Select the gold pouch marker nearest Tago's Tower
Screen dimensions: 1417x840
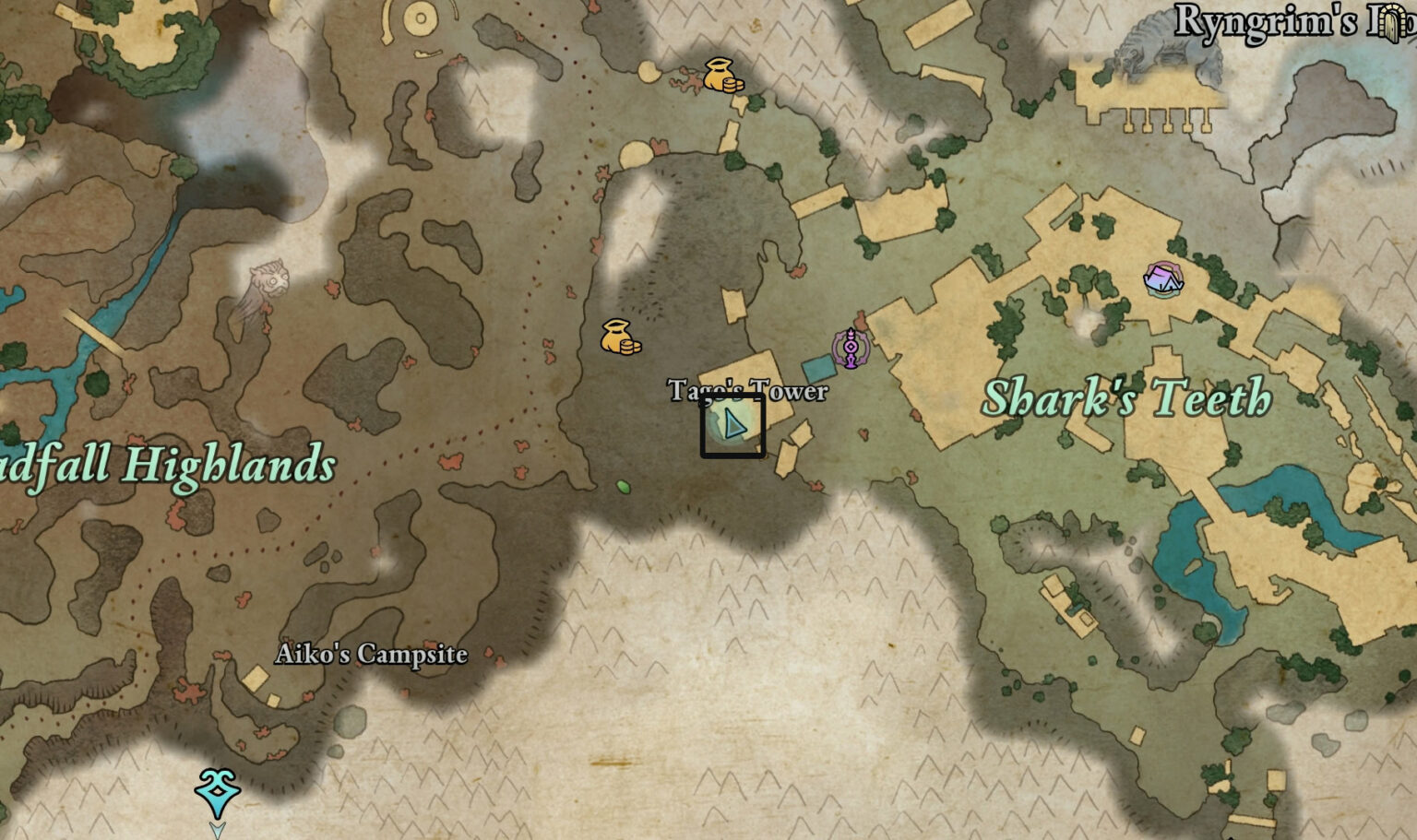coord(620,337)
